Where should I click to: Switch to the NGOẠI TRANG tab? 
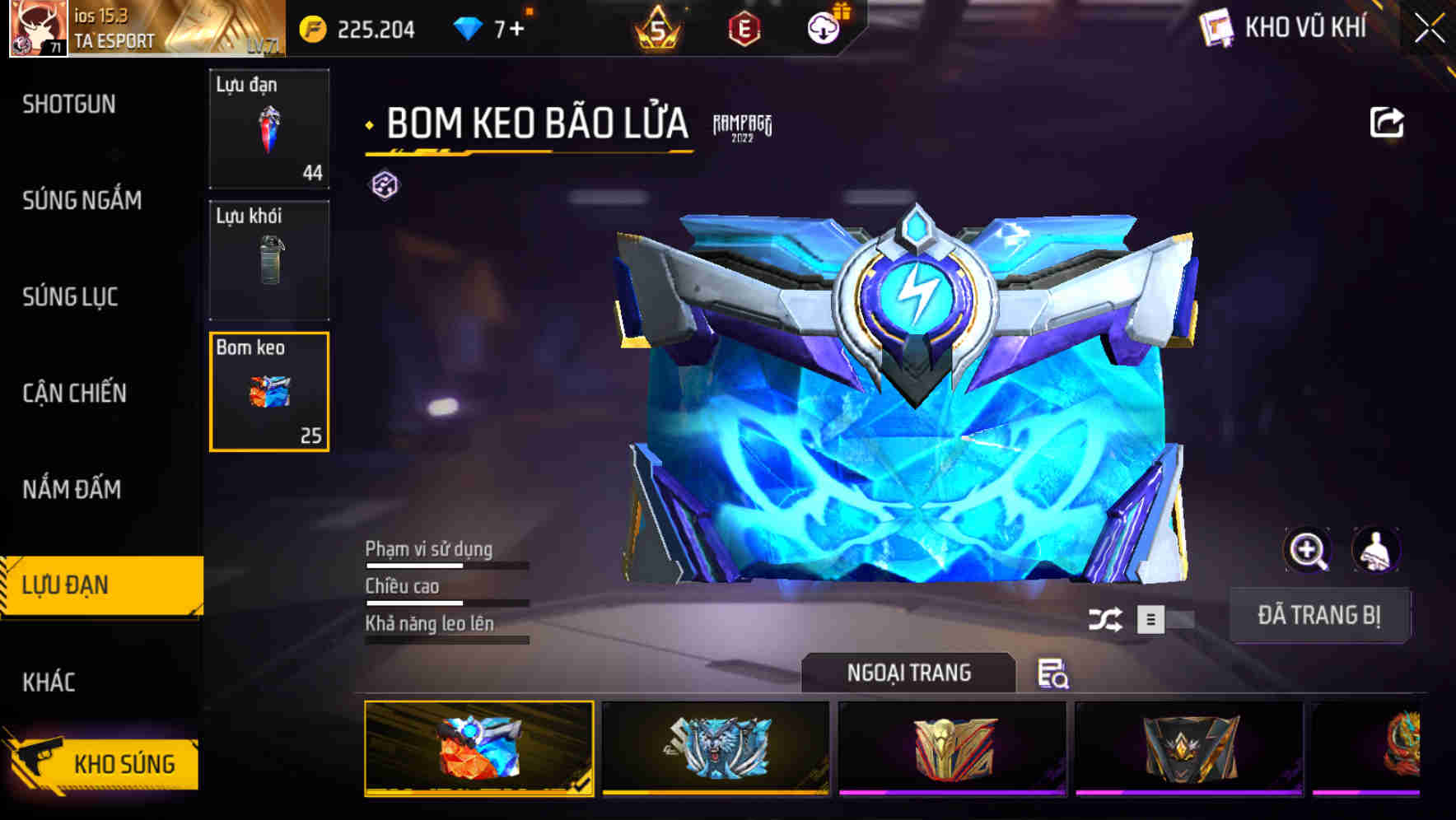click(910, 673)
